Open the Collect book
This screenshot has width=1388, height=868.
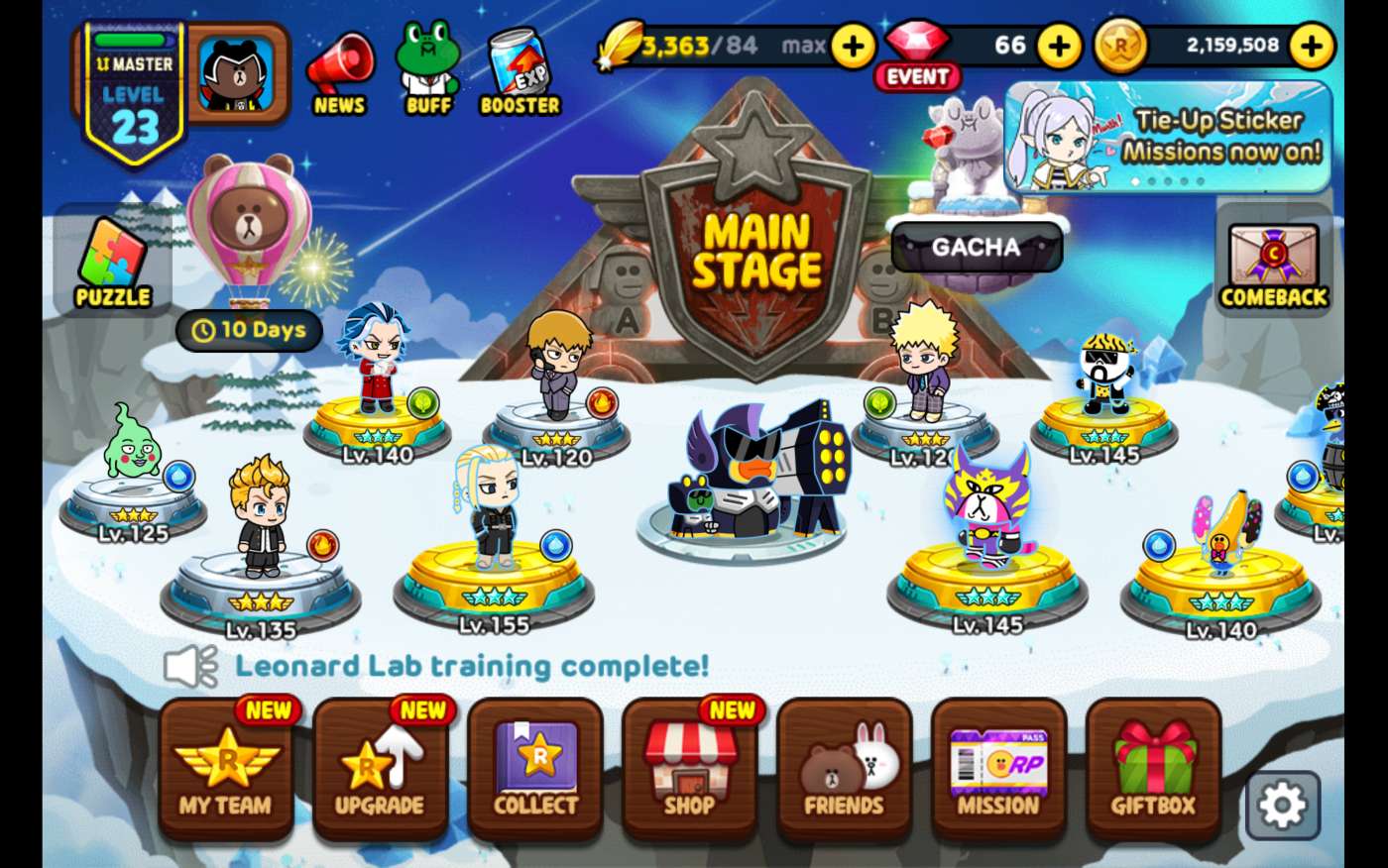click(535, 770)
